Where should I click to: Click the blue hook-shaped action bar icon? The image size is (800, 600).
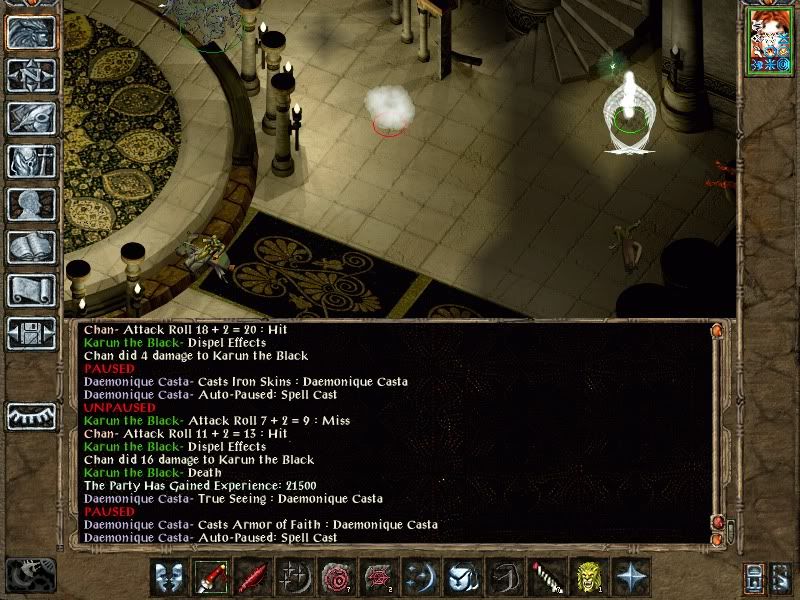[504, 577]
